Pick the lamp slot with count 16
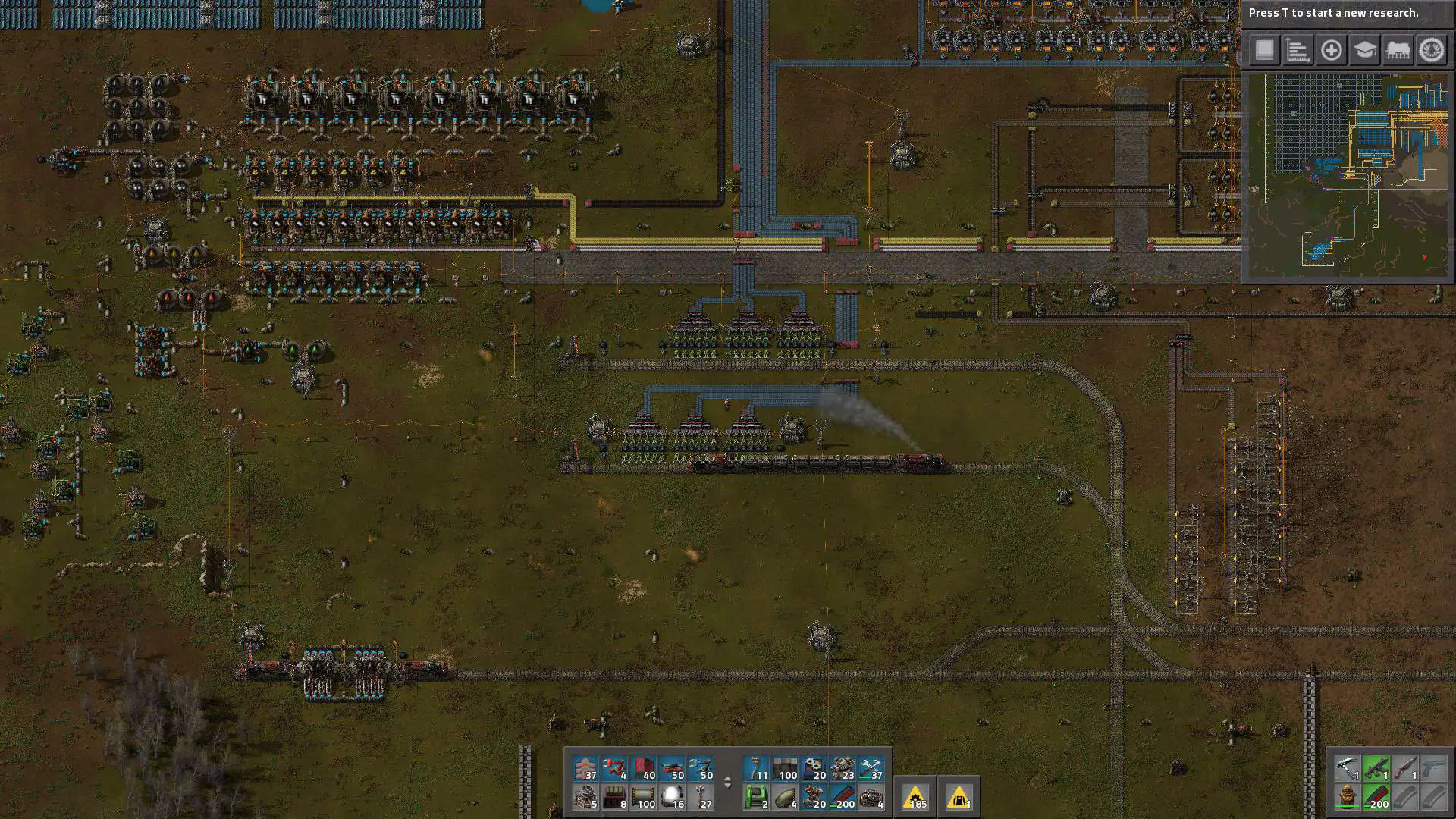The width and height of the screenshot is (1456, 819). [x=672, y=797]
